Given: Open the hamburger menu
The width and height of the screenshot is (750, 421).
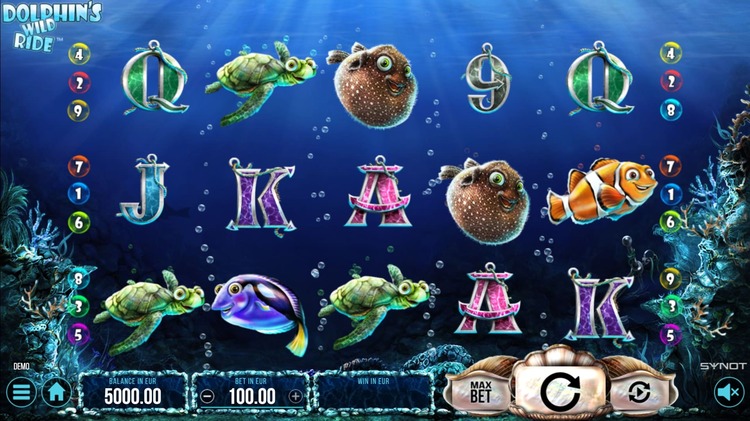Looking at the screenshot, I should [22, 392].
